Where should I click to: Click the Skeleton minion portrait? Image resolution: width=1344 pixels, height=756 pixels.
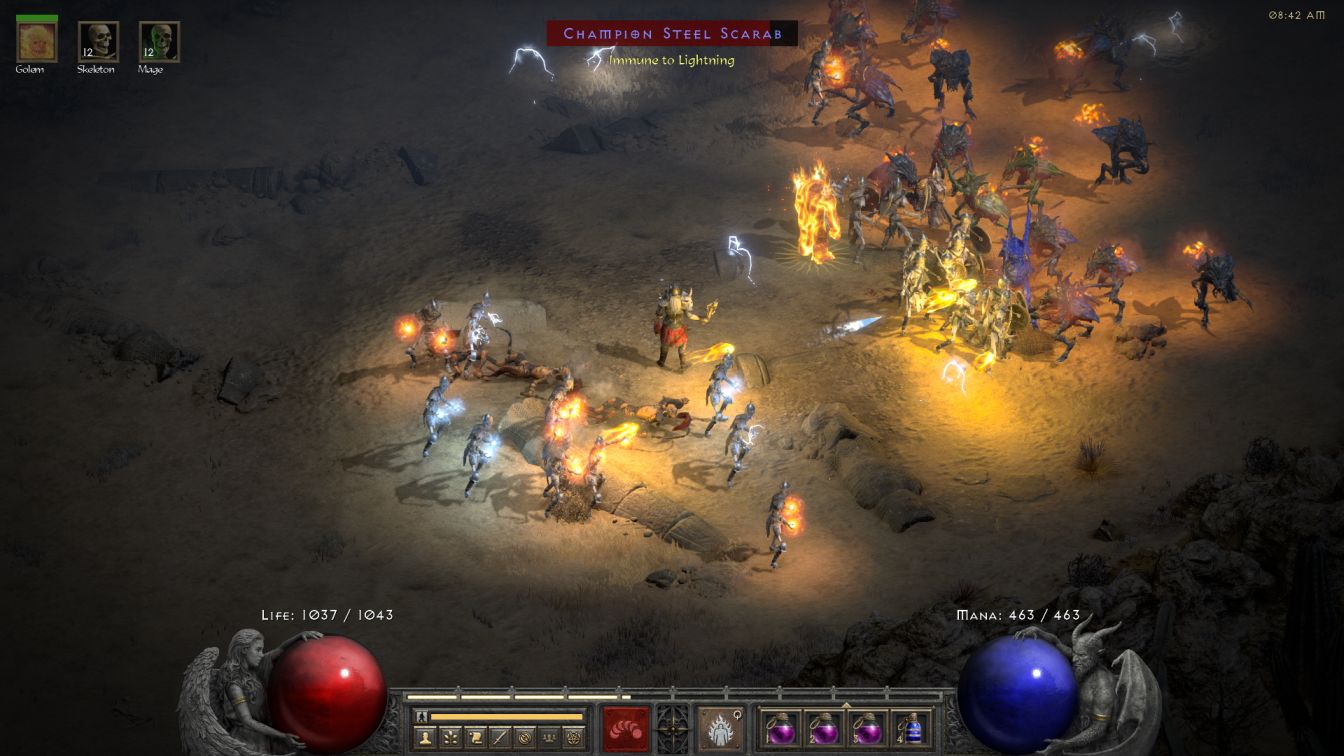98,41
